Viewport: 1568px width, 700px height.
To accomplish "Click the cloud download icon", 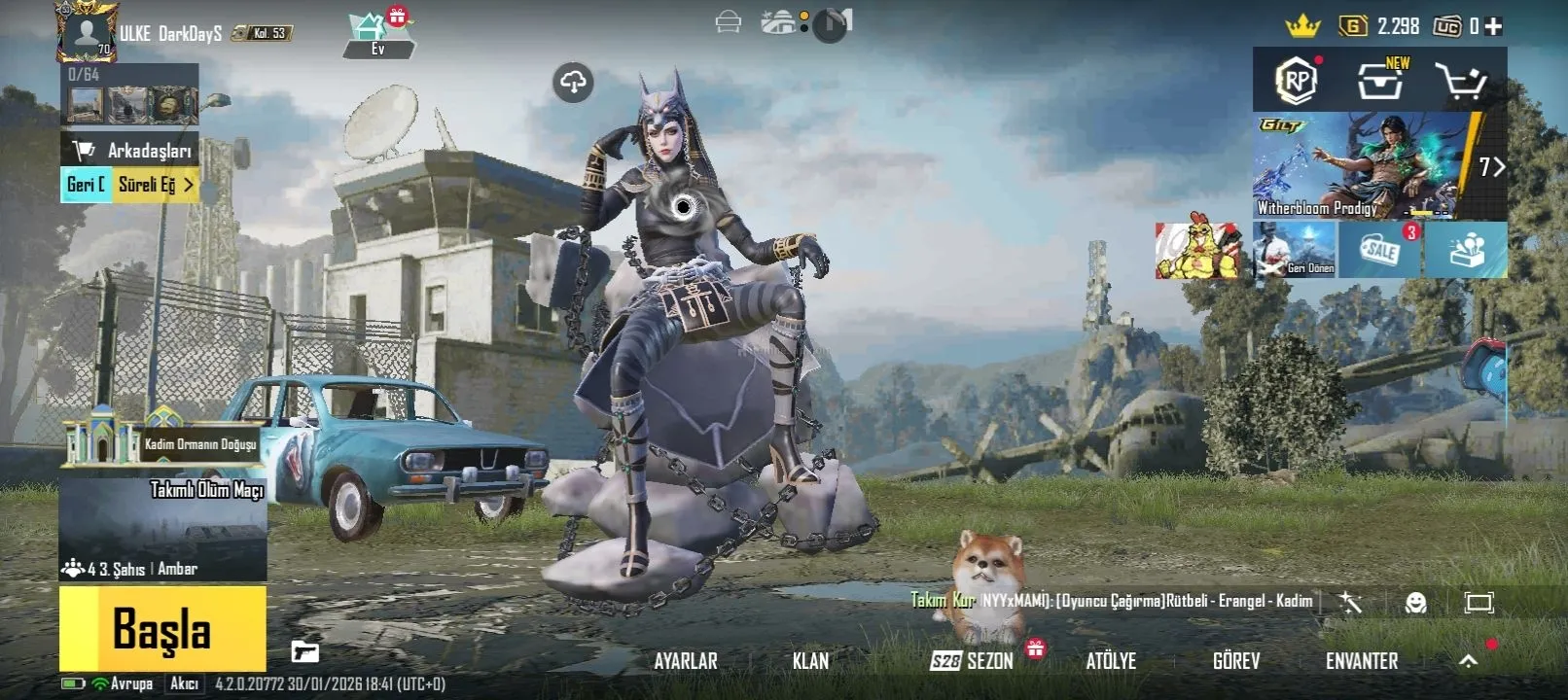I will 574,83.
